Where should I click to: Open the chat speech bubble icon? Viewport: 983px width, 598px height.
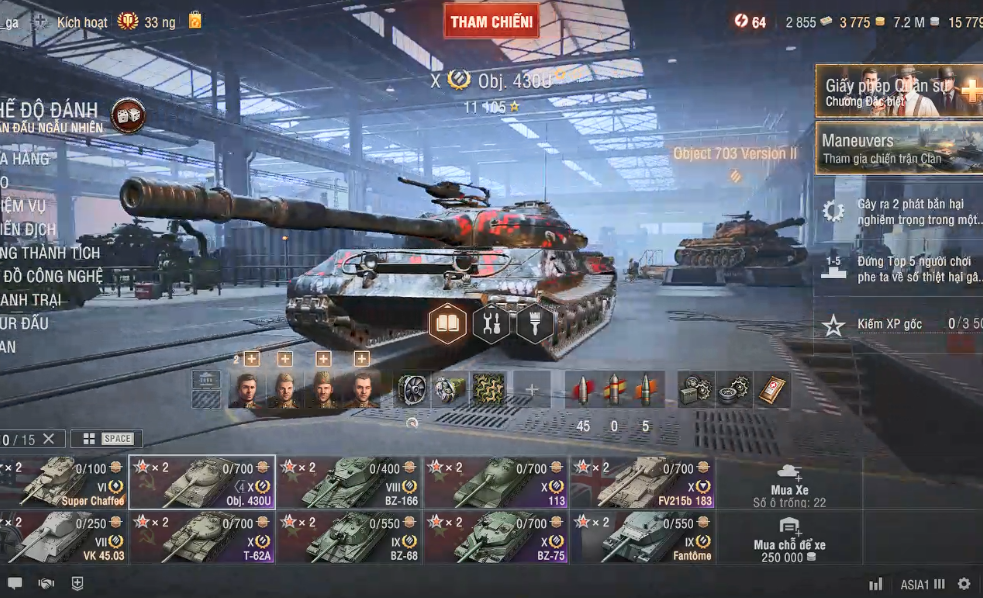pos(15,584)
